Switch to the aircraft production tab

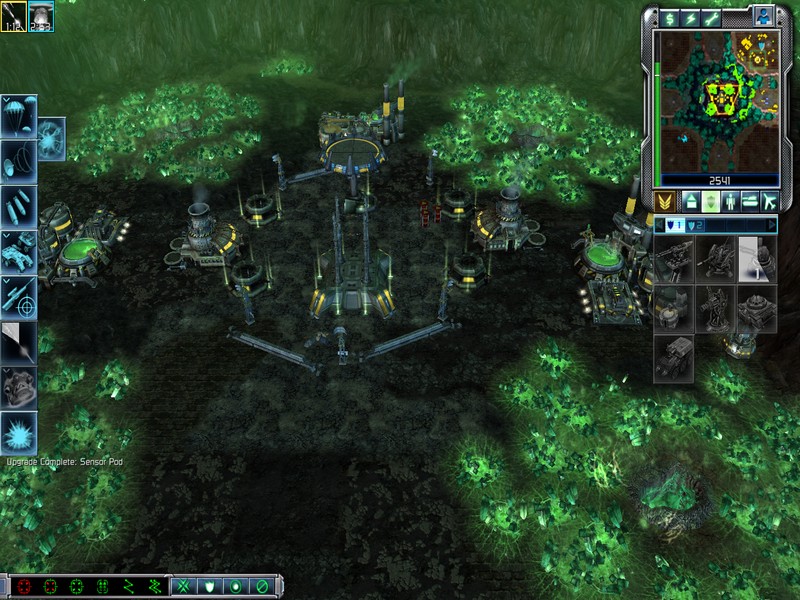769,200
